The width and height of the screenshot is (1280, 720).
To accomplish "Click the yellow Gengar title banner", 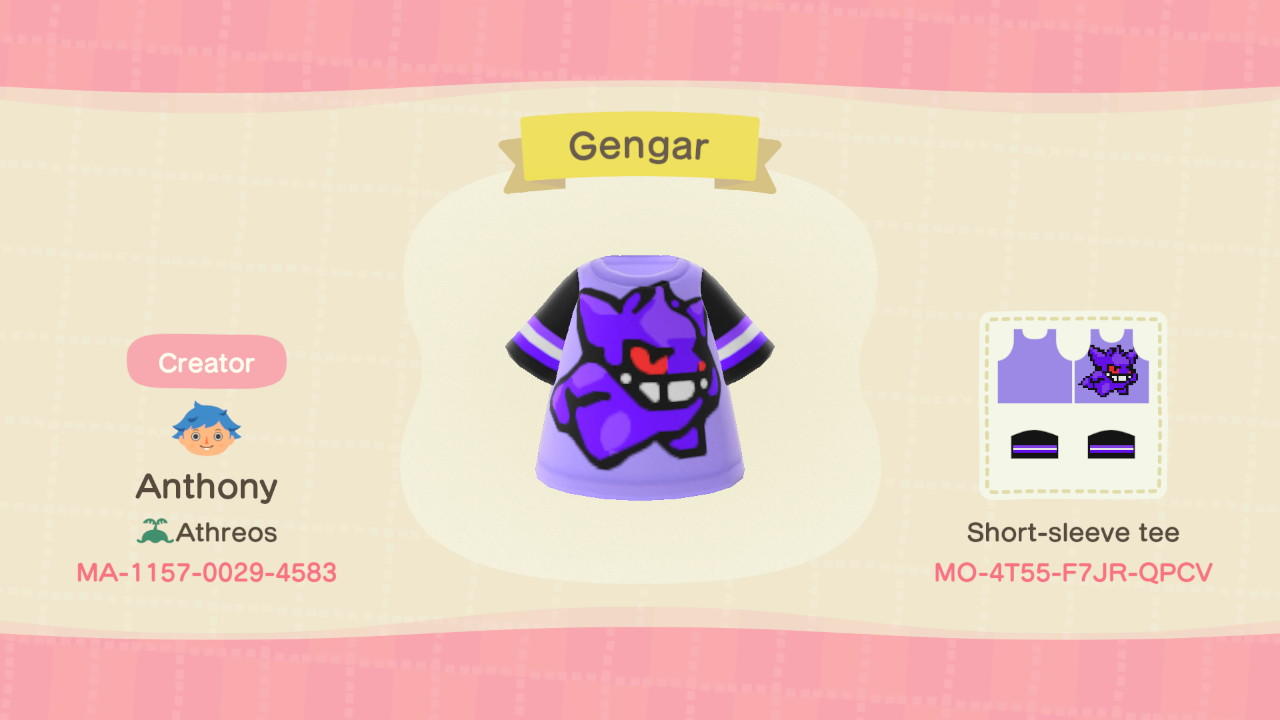I will [x=640, y=145].
